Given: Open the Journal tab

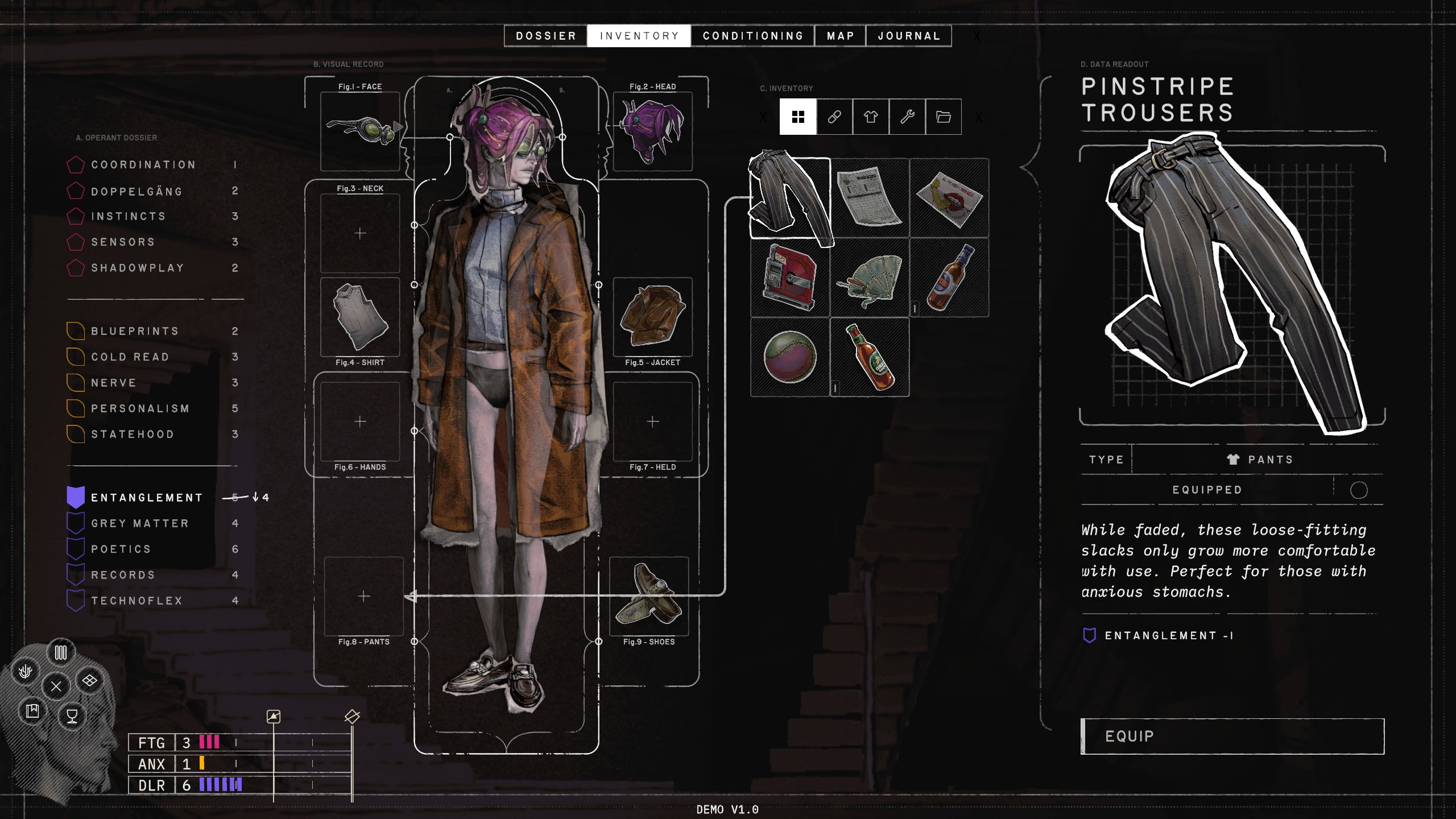Looking at the screenshot, I should point(909,36).
